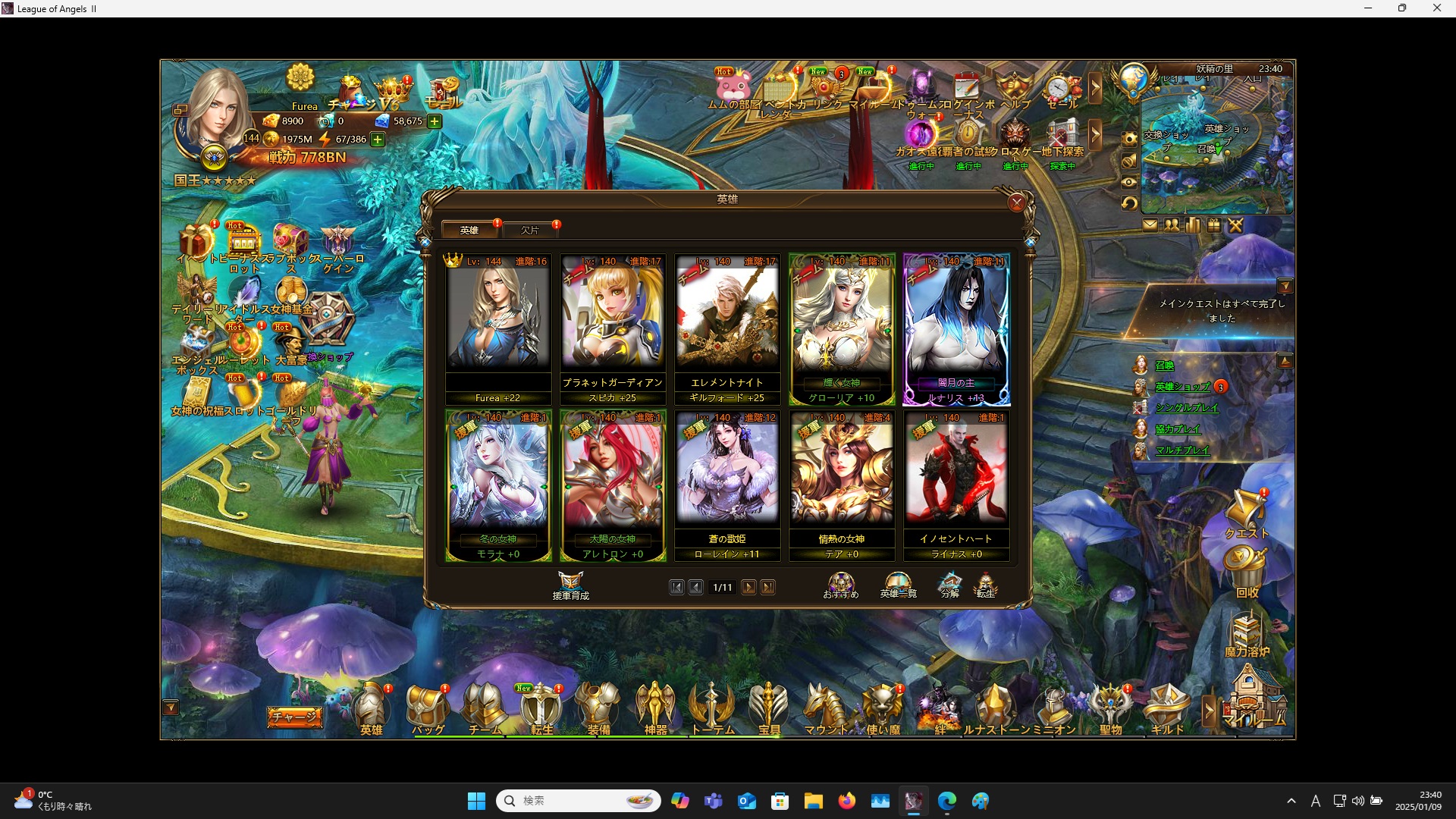This screenshot has height=819, width=1456.
Task: Open the mail icon below the minimap
Action: point(1151,225)
